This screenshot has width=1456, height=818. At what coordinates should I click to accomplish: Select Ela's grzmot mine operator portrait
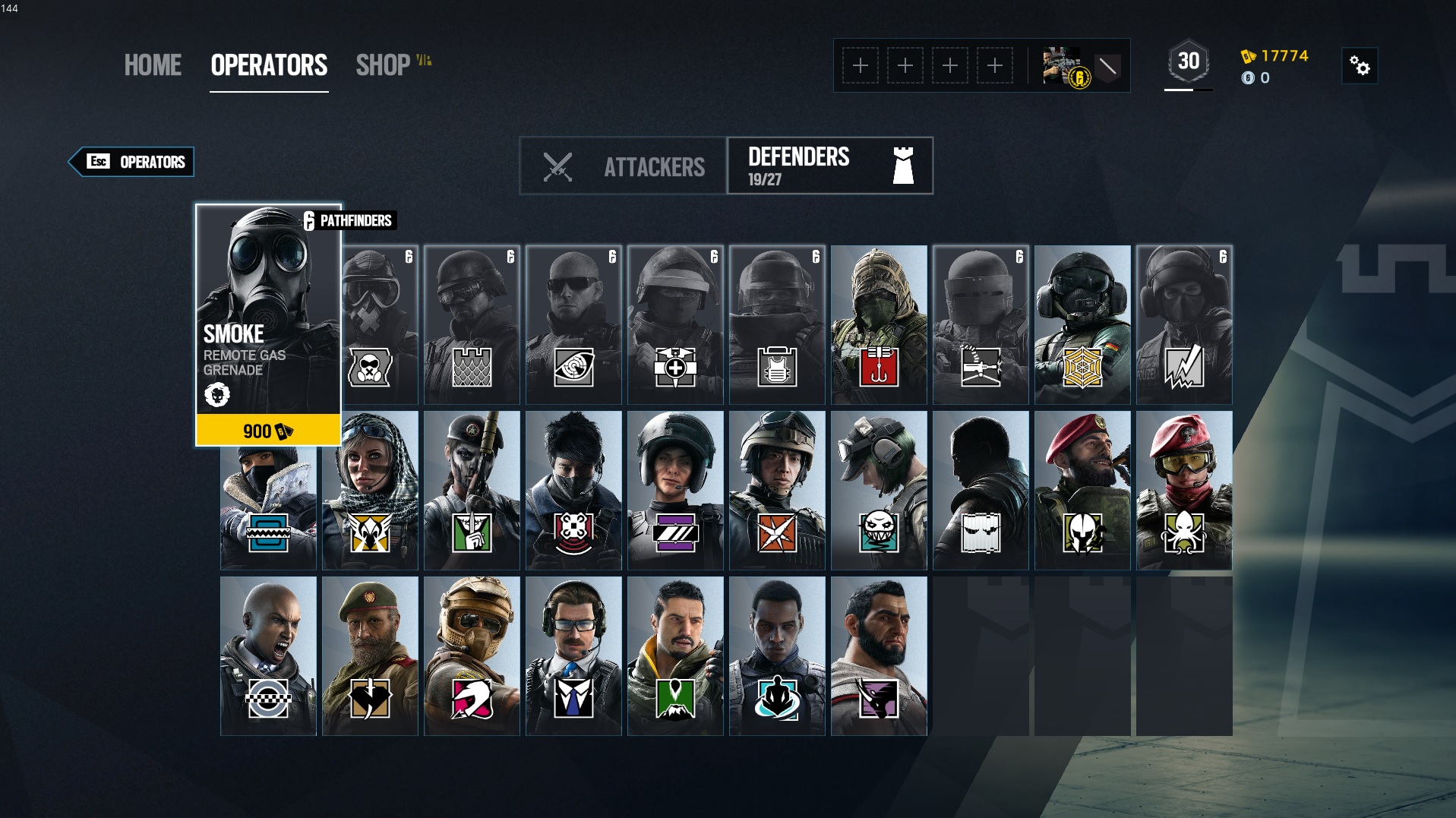(879, 490)
